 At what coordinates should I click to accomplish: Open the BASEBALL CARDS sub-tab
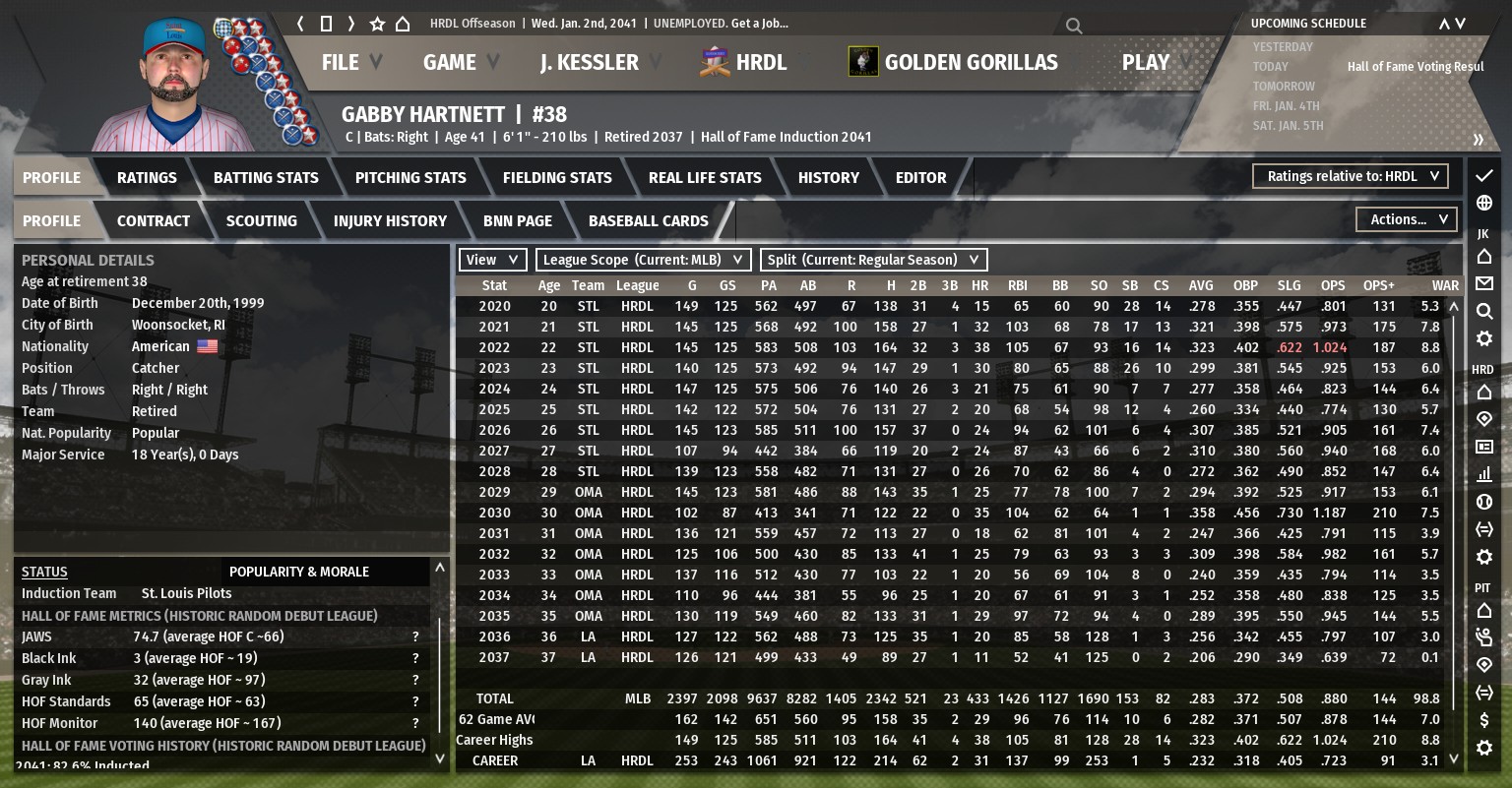pos(648,220)
